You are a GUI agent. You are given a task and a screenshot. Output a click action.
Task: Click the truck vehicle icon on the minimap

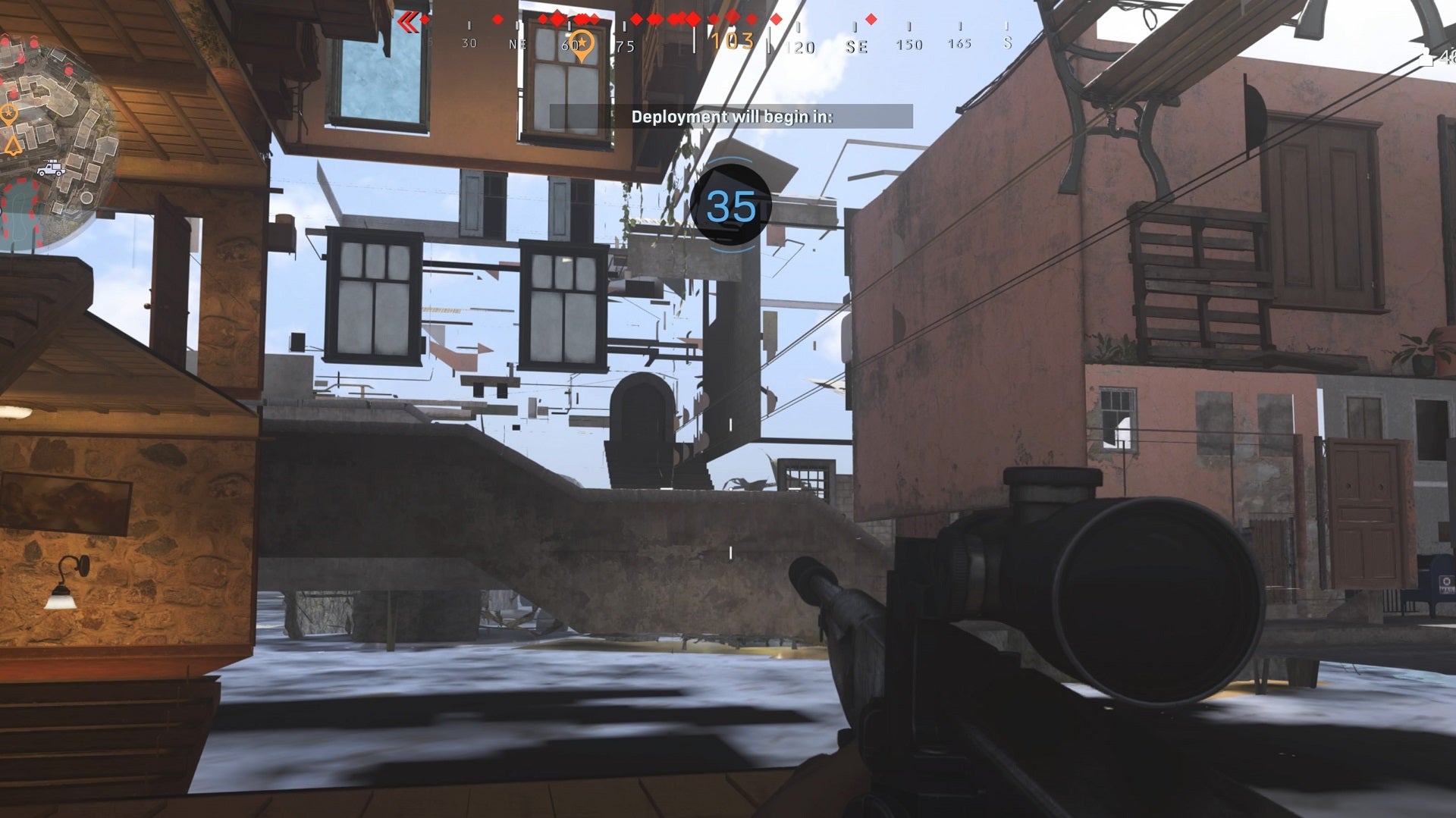coord(50,168)
